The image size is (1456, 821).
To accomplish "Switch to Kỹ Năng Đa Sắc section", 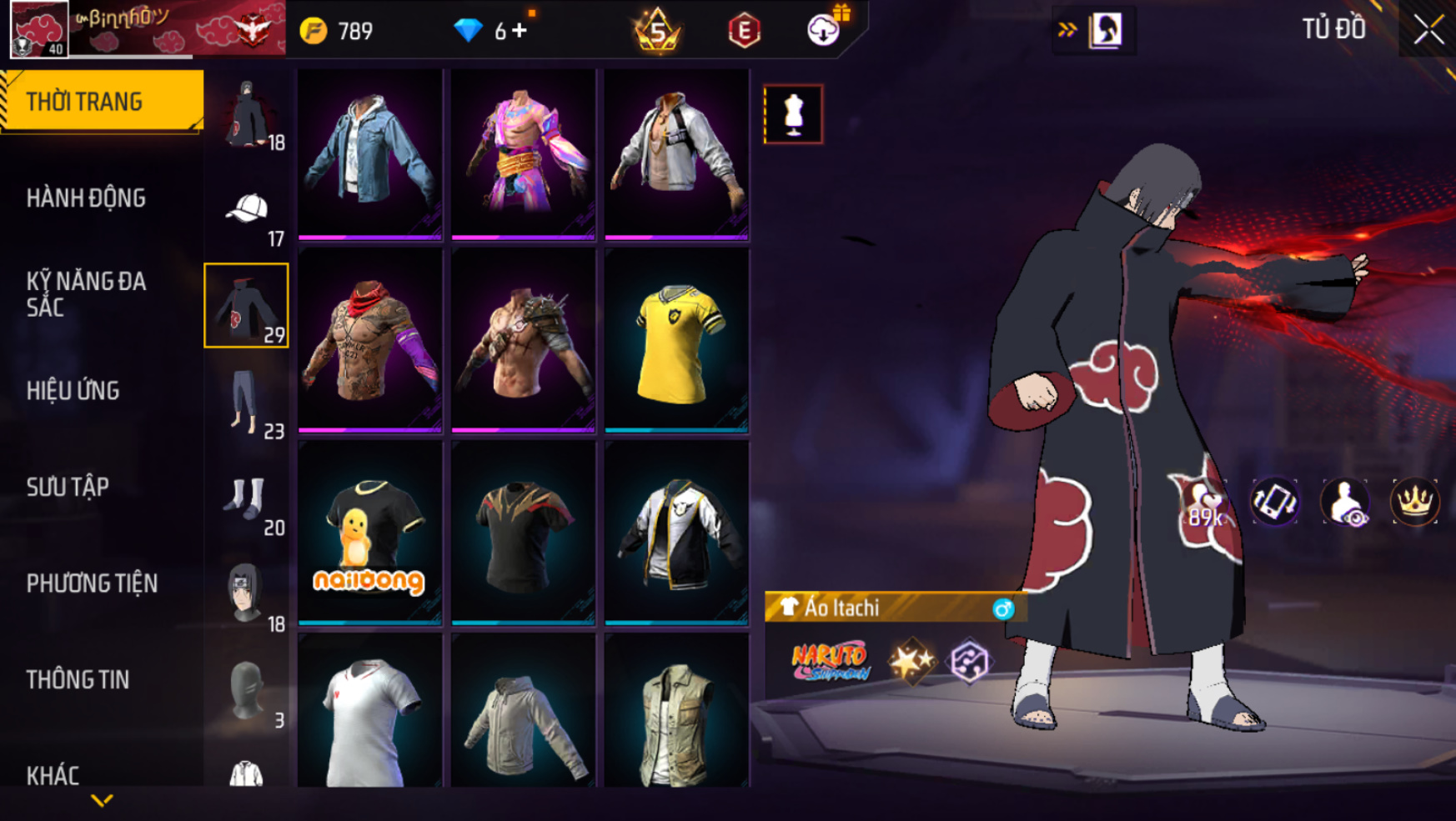I will (x=86, y=294).
